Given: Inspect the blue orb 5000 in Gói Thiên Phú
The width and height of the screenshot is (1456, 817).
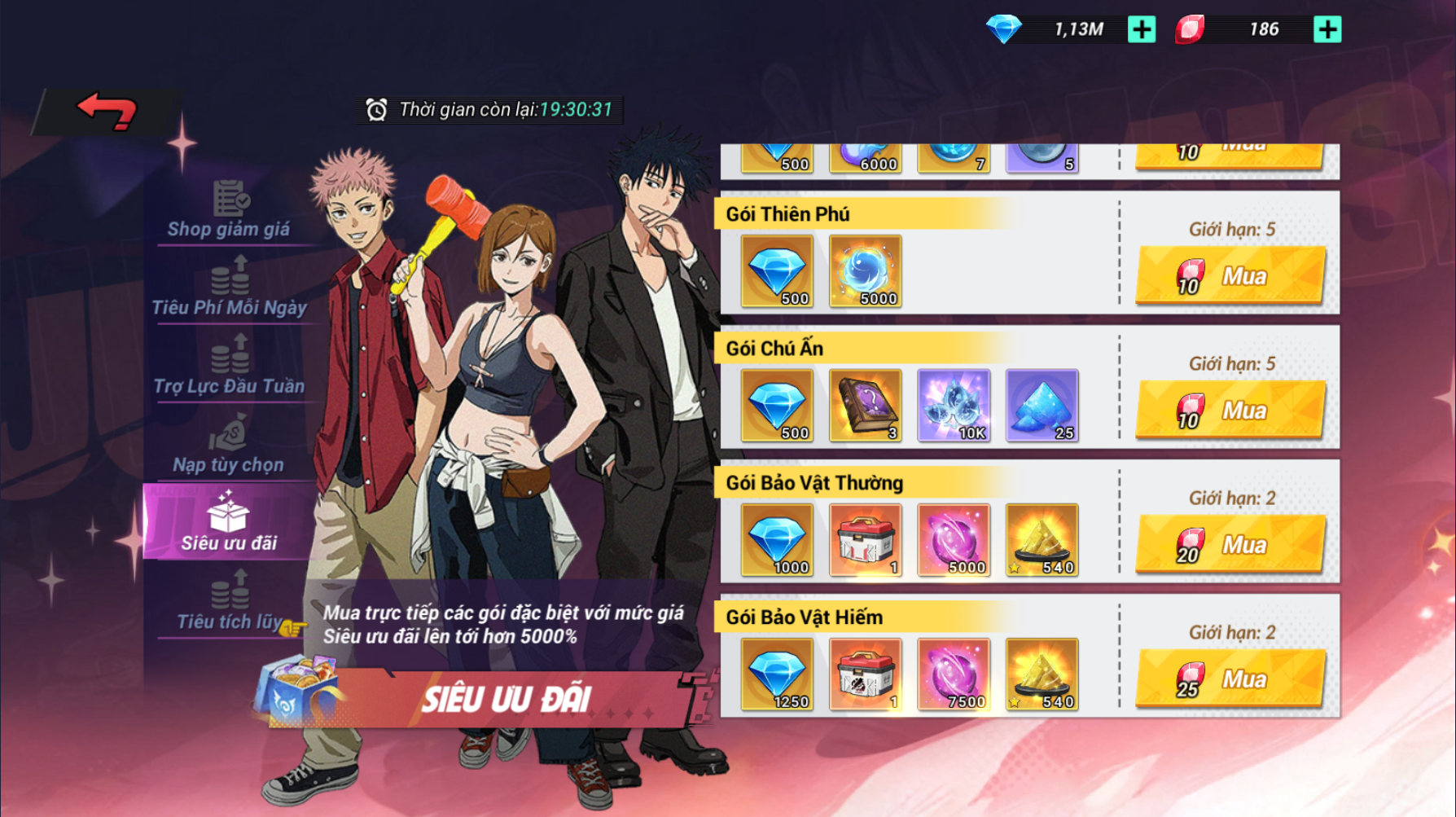Looking at the screenshot, I should click(x=865, y=271).
